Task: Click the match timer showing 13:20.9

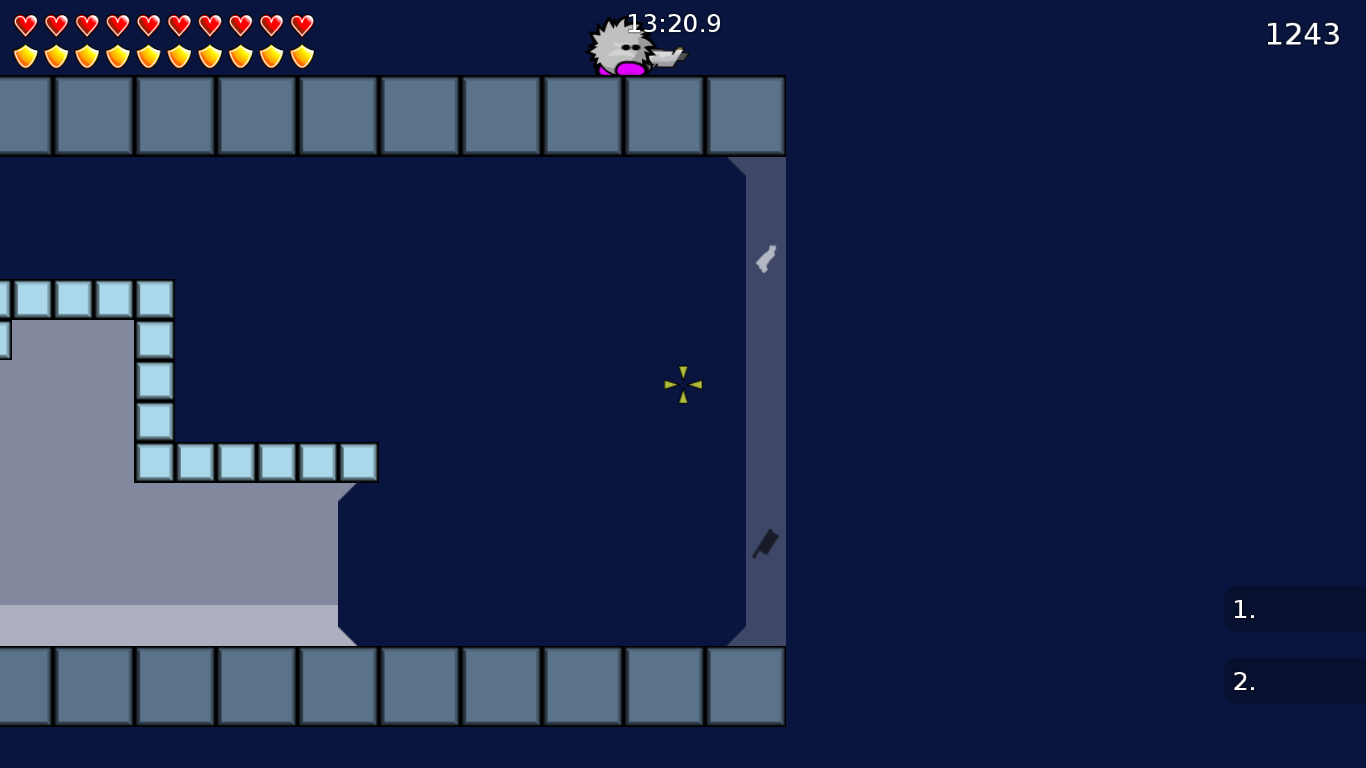Action: [x=674, y=23]
